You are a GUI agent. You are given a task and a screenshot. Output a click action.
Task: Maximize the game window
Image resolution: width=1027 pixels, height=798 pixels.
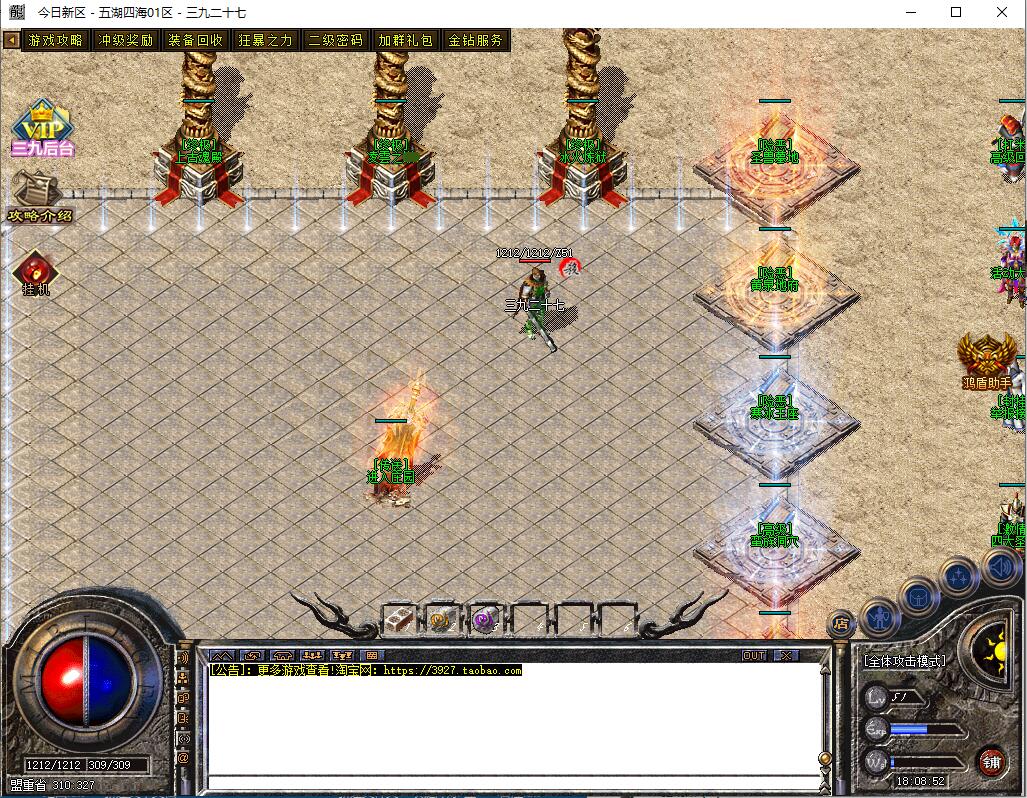click(956, 12)
